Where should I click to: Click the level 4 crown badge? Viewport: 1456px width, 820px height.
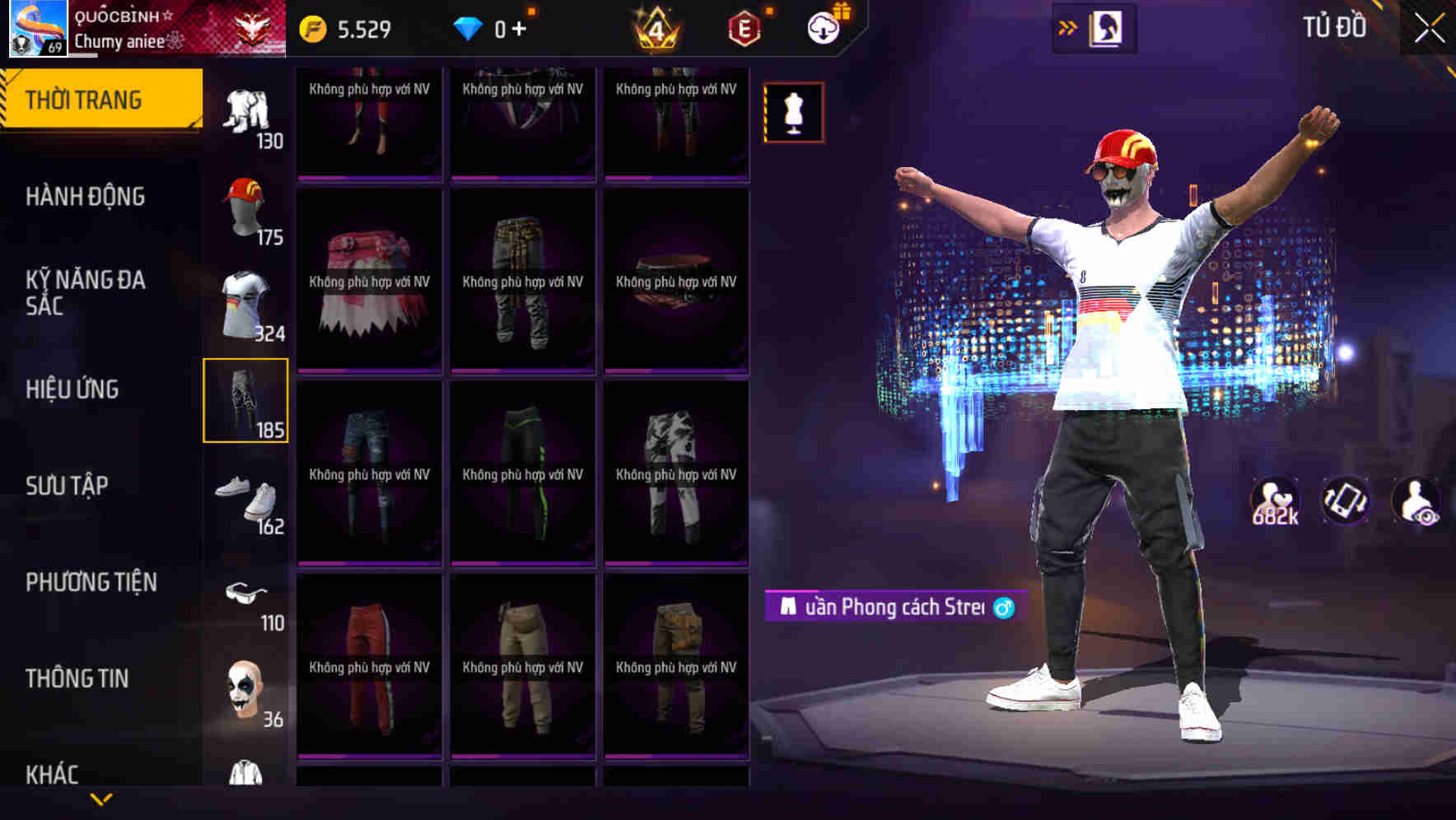[656, 27]
